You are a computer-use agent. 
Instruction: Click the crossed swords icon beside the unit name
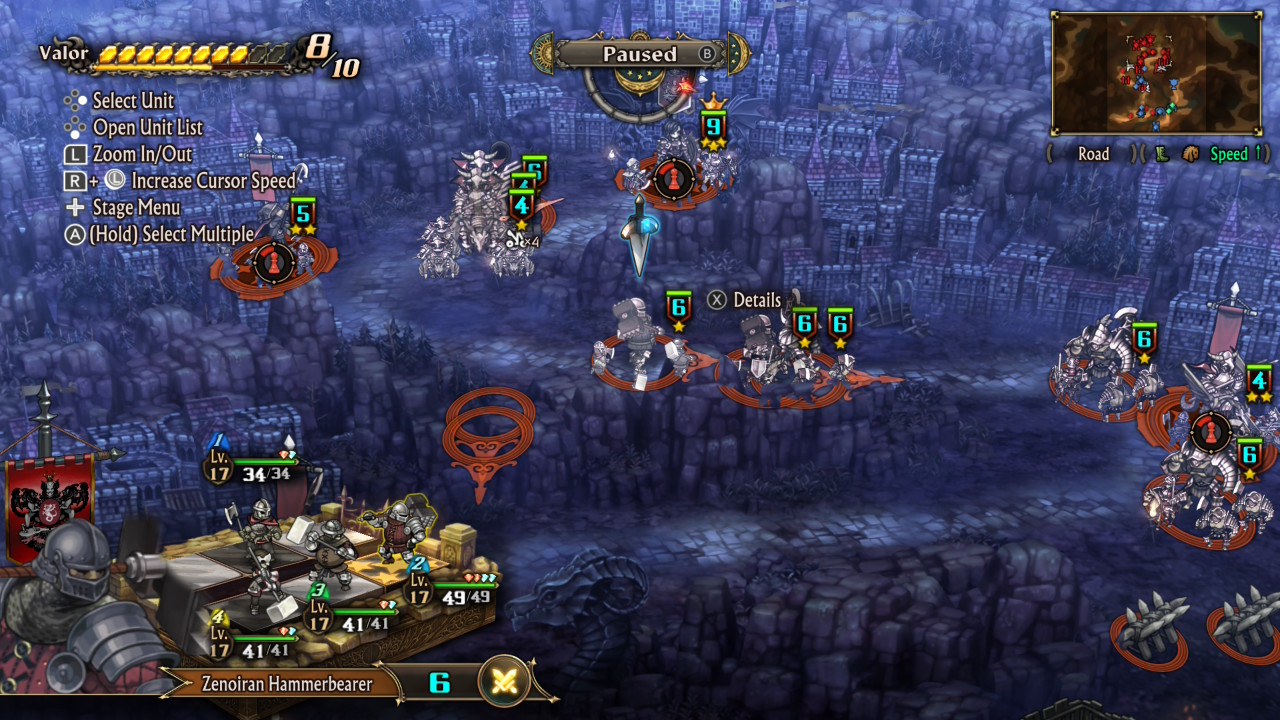click(x=504, y=683)
